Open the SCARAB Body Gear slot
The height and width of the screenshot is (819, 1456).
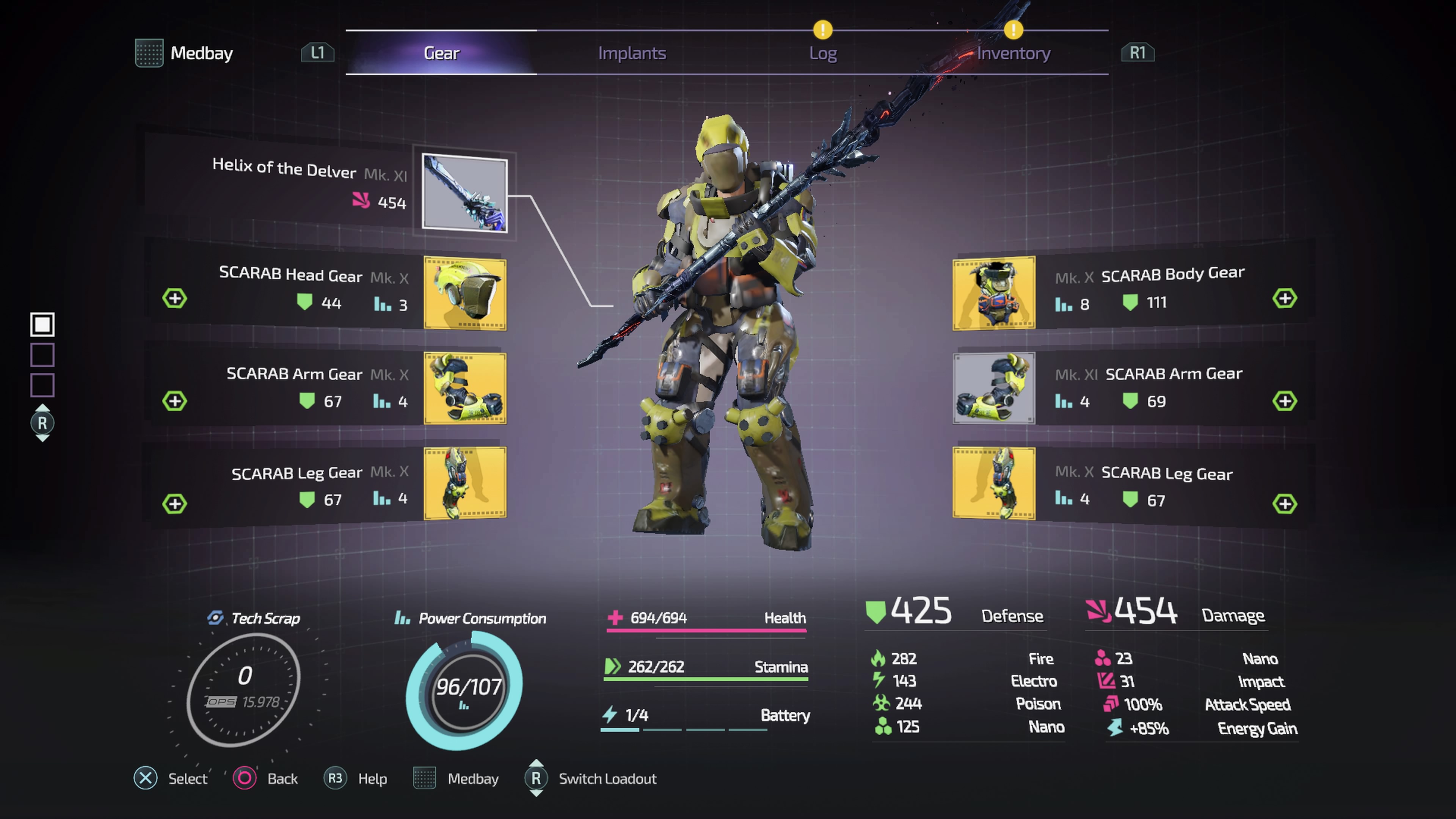click(994, 293)
